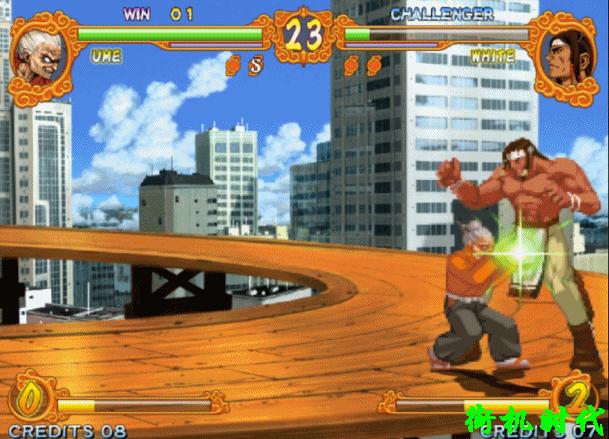
Task: Click Ume's character portrait
Action: pos(42,55)
